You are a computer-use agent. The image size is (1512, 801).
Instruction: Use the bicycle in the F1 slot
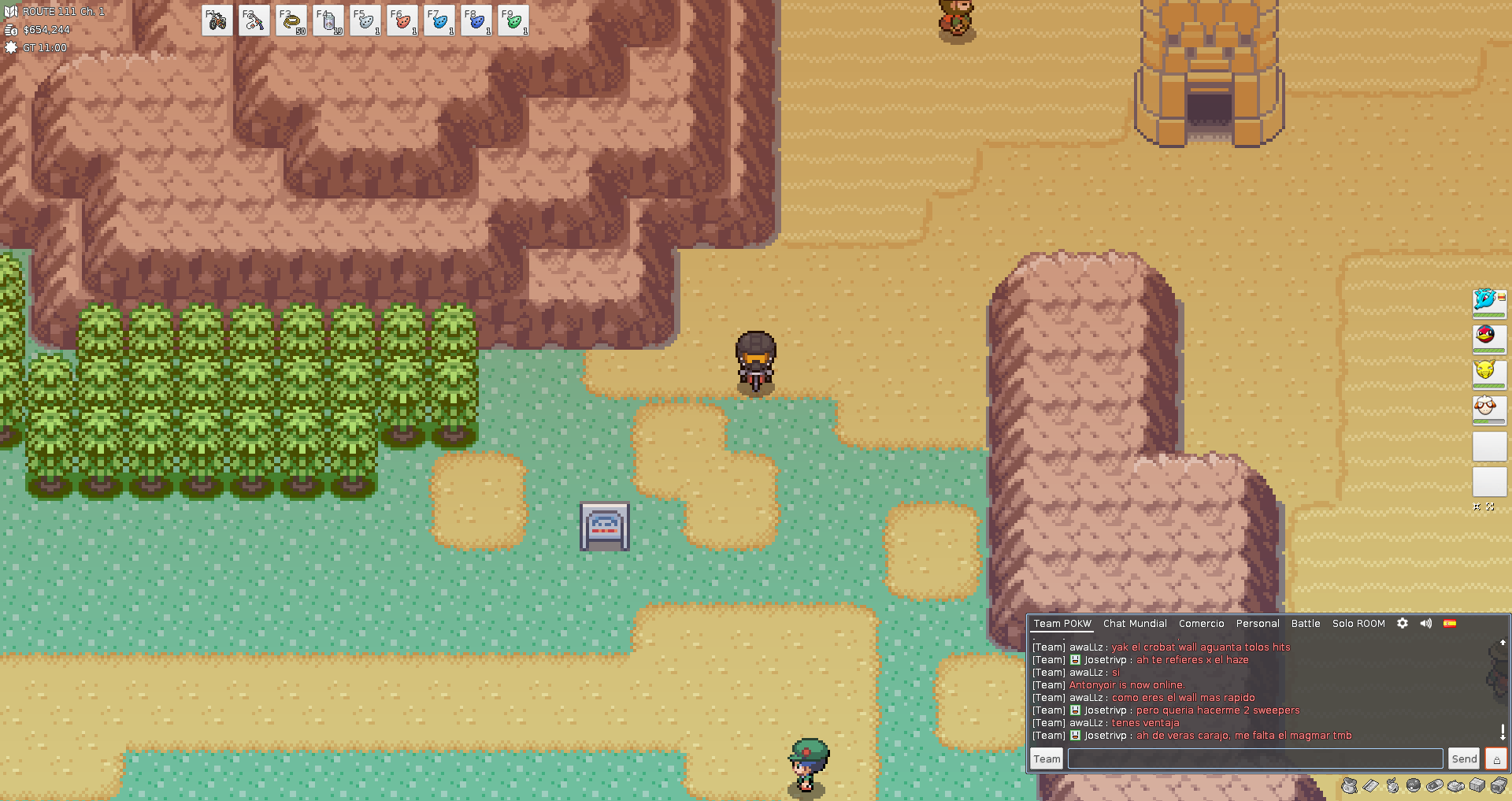coord(217,21)
